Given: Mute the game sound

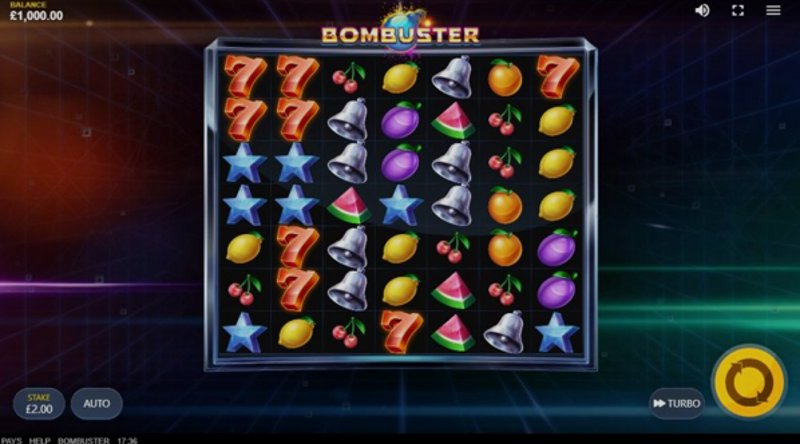Looking at the screenshot, I should tap(702, 10).
